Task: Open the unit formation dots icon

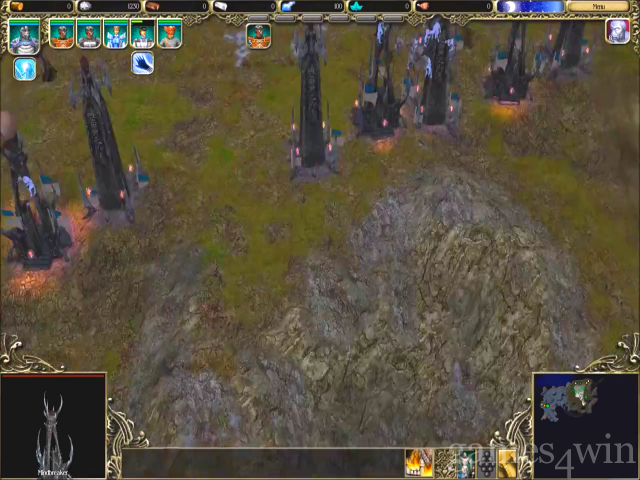Action: coord(486,463)
